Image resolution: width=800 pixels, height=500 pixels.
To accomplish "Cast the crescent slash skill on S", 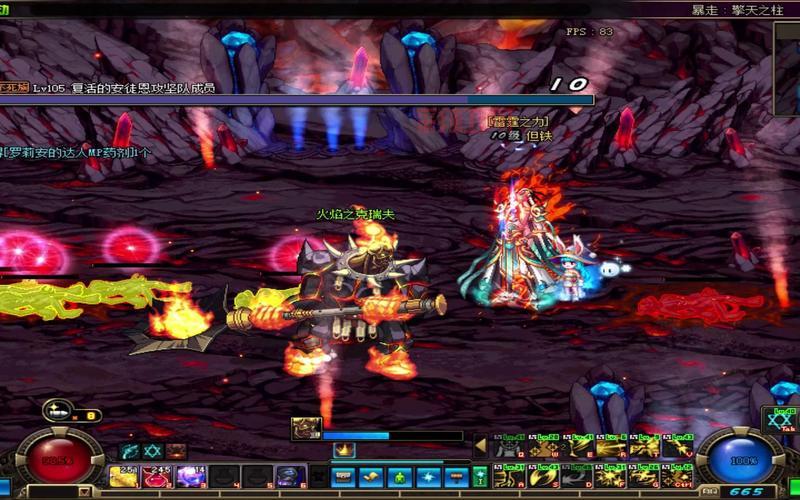I will (545, 474).
